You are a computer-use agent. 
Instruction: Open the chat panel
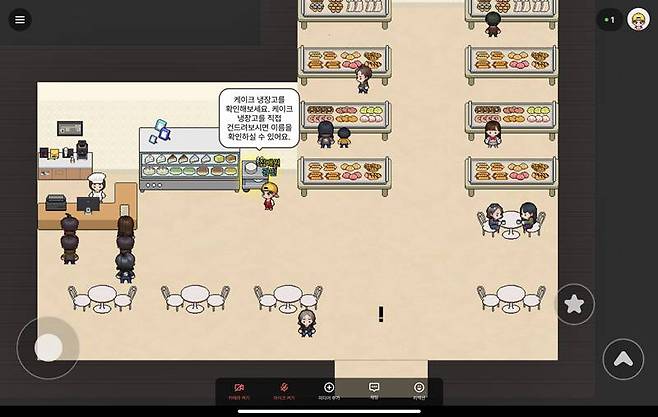click(x=374, y=390)
